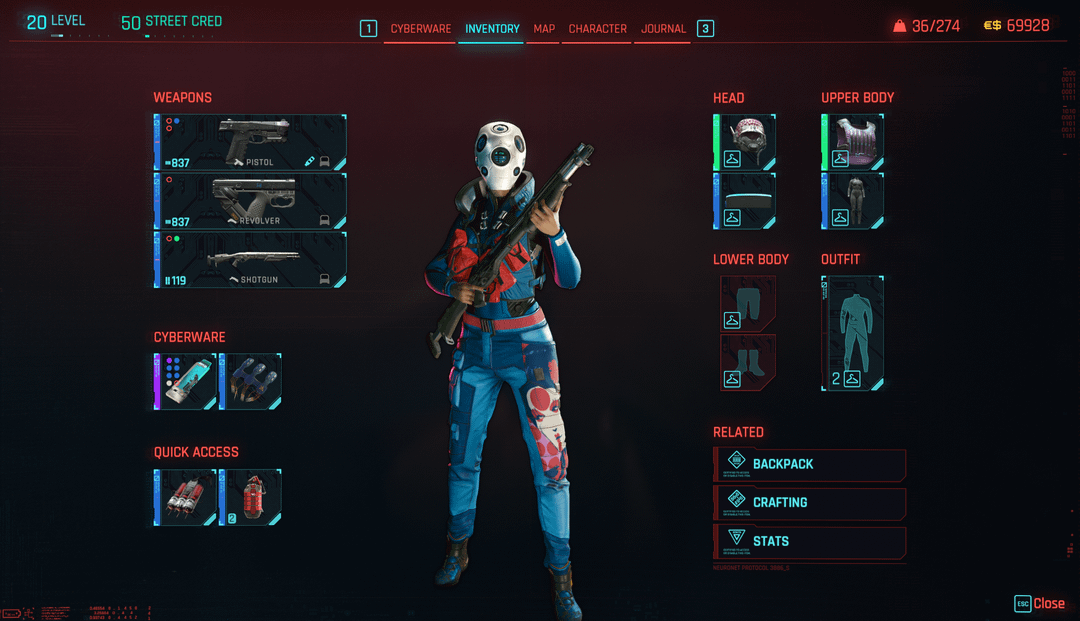This screenshot has width=1080, height=621.
Task: Select the equipped pistol weapon slot
Action: 251,142
